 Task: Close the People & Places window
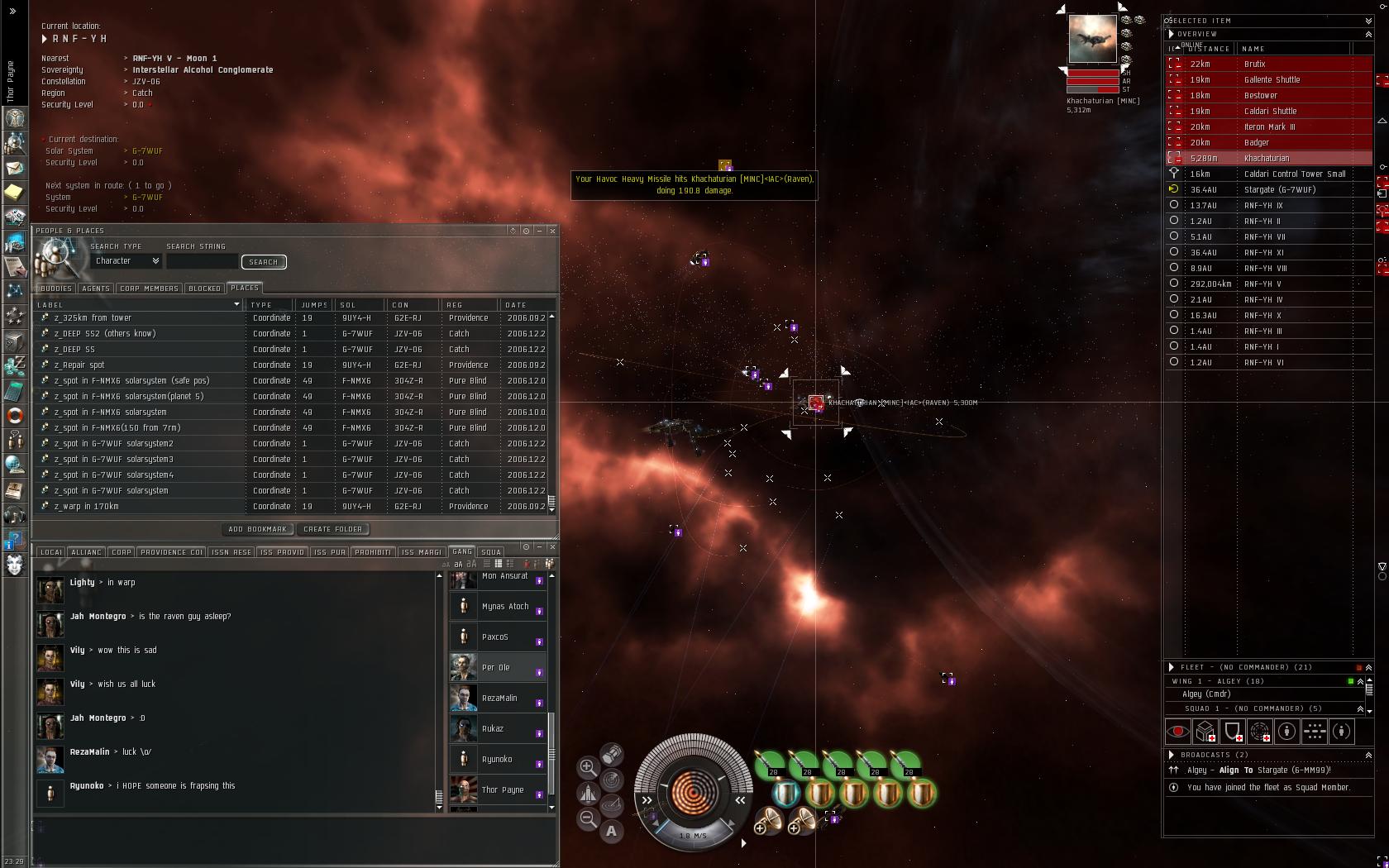pos(552,231)
